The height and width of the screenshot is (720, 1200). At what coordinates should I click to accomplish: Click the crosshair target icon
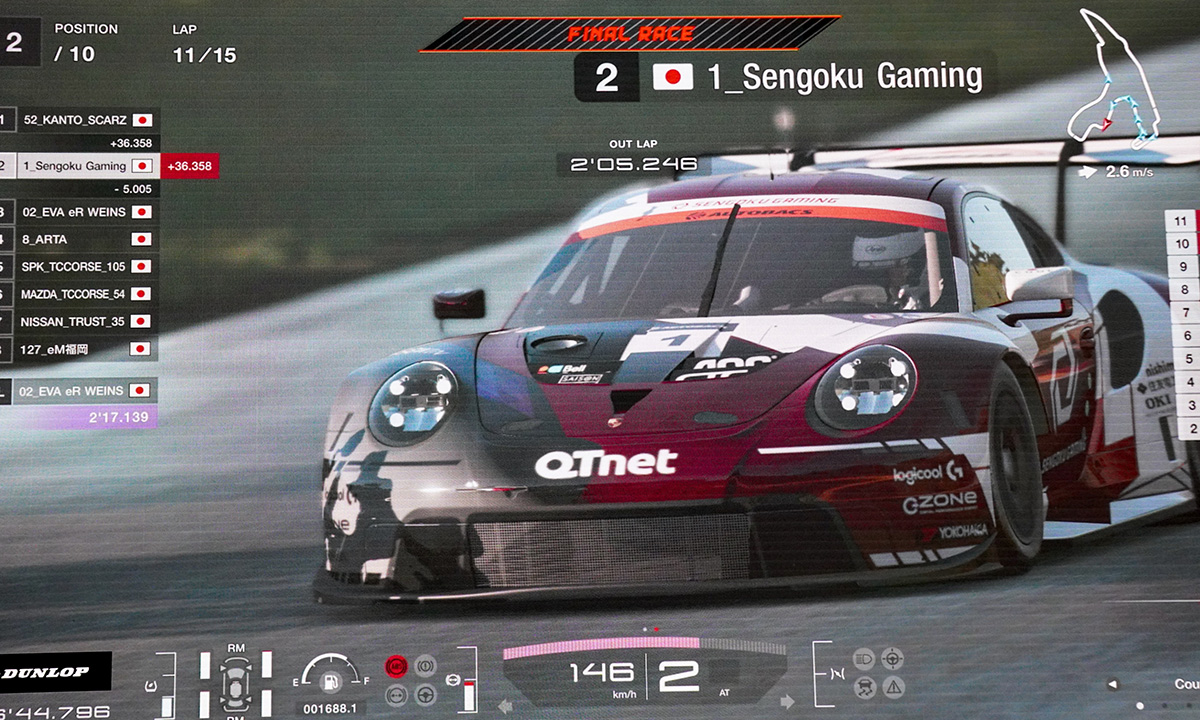click(892, 658)
